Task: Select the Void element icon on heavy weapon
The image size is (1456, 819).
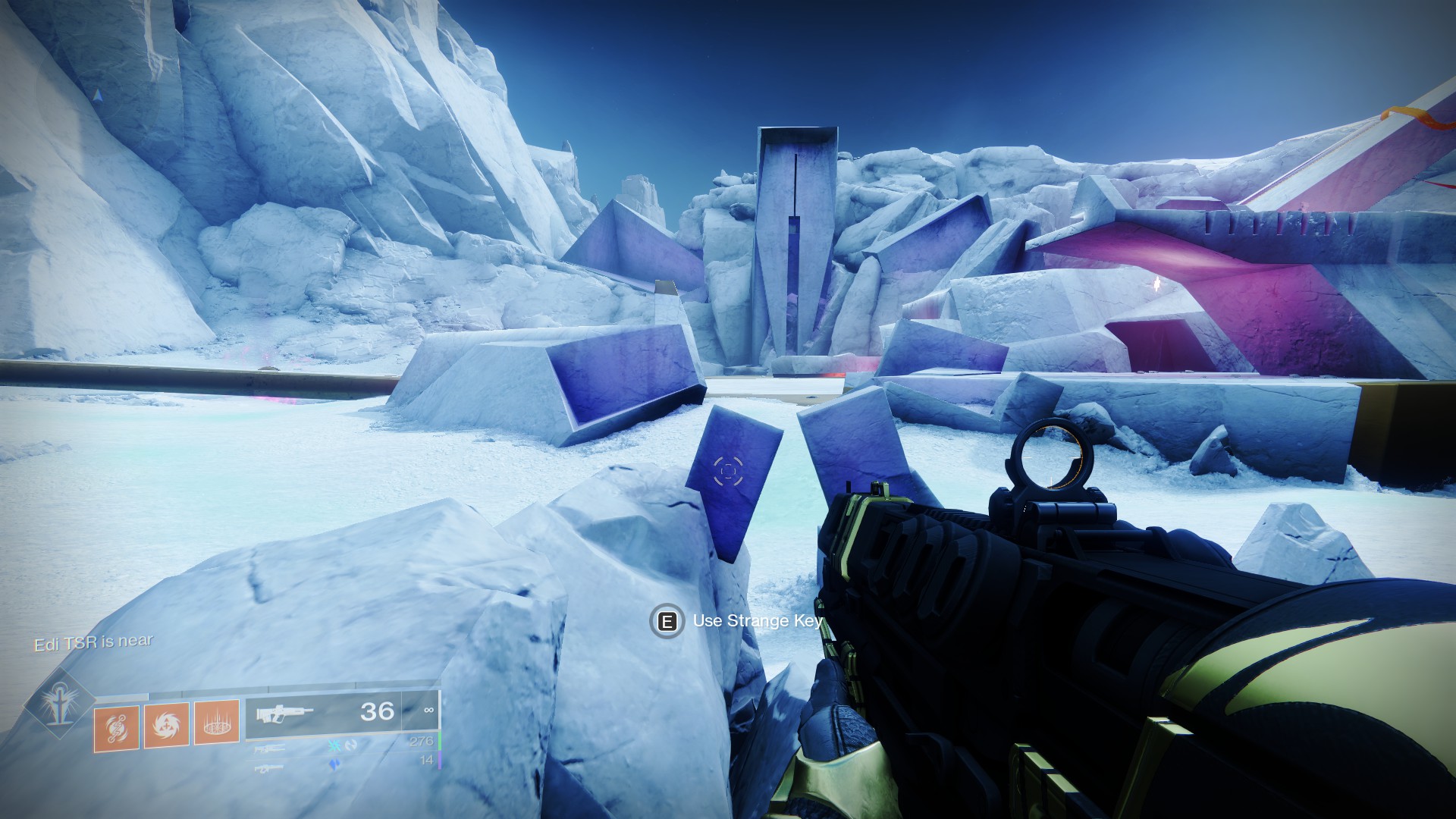Action: click(334, 764)
